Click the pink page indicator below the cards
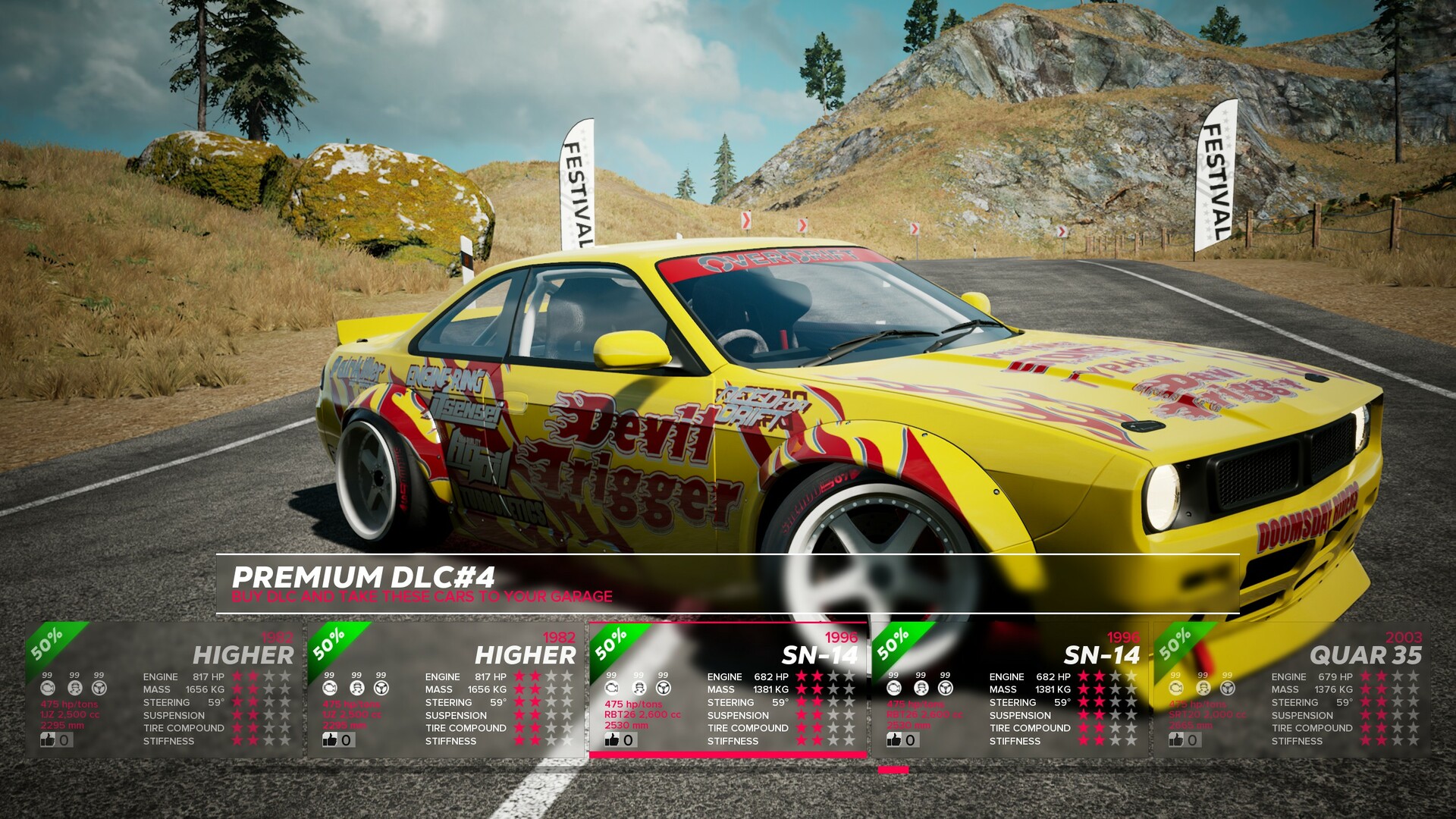 tap(892, 769)
